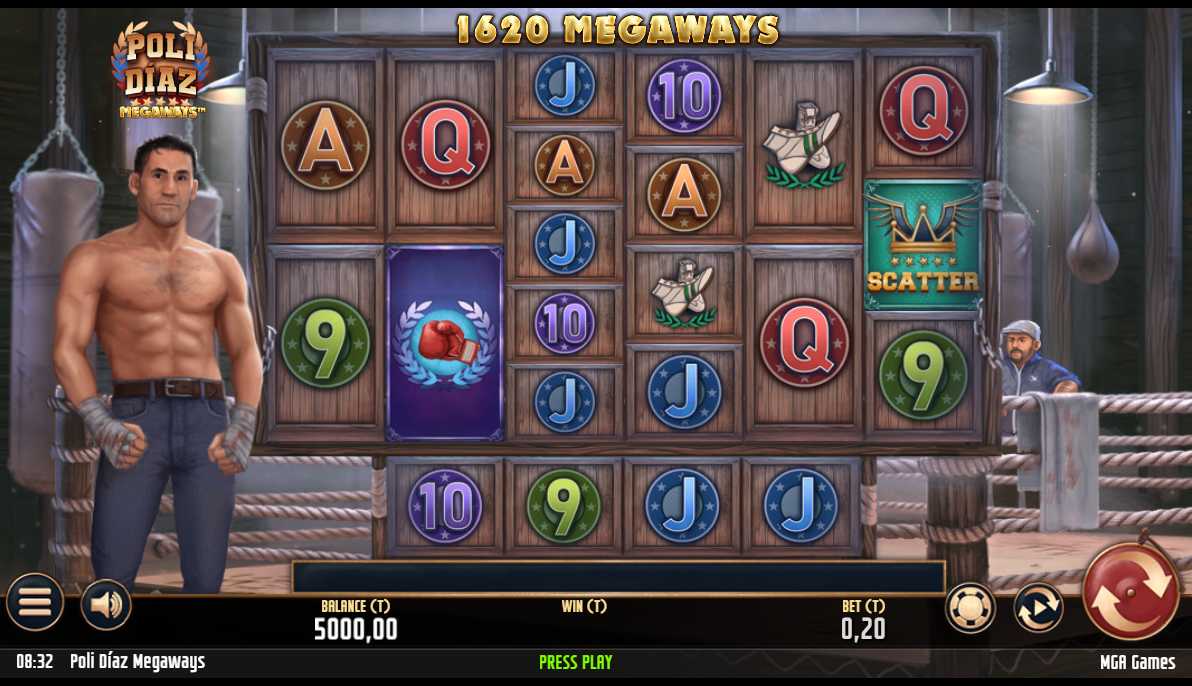1192x686 pixels.
Task: Open the hamburger menu
Action: tap(35, 602)
